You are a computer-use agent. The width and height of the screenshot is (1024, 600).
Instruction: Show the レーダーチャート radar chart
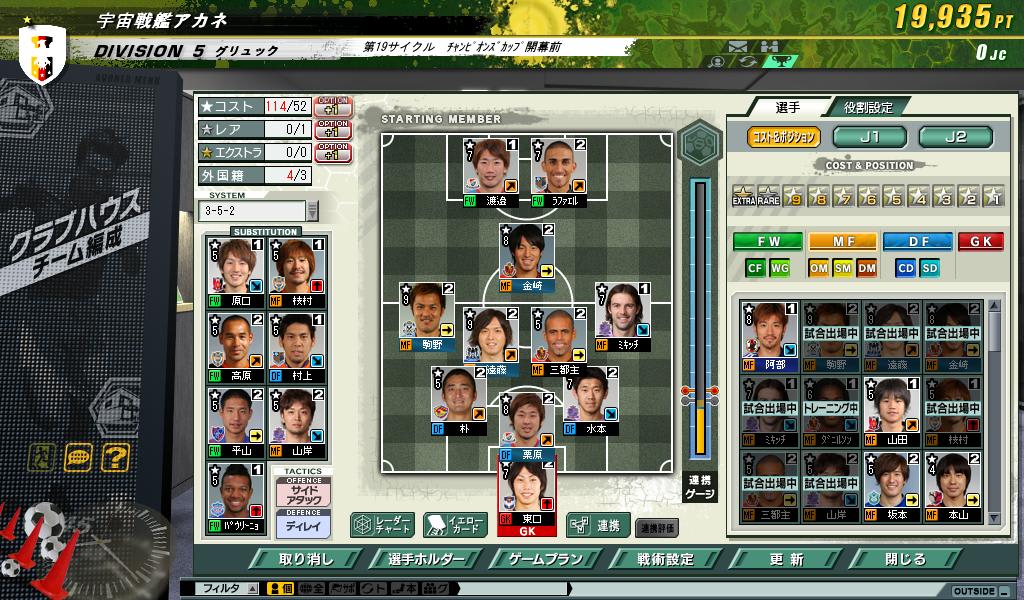[380, 525]
